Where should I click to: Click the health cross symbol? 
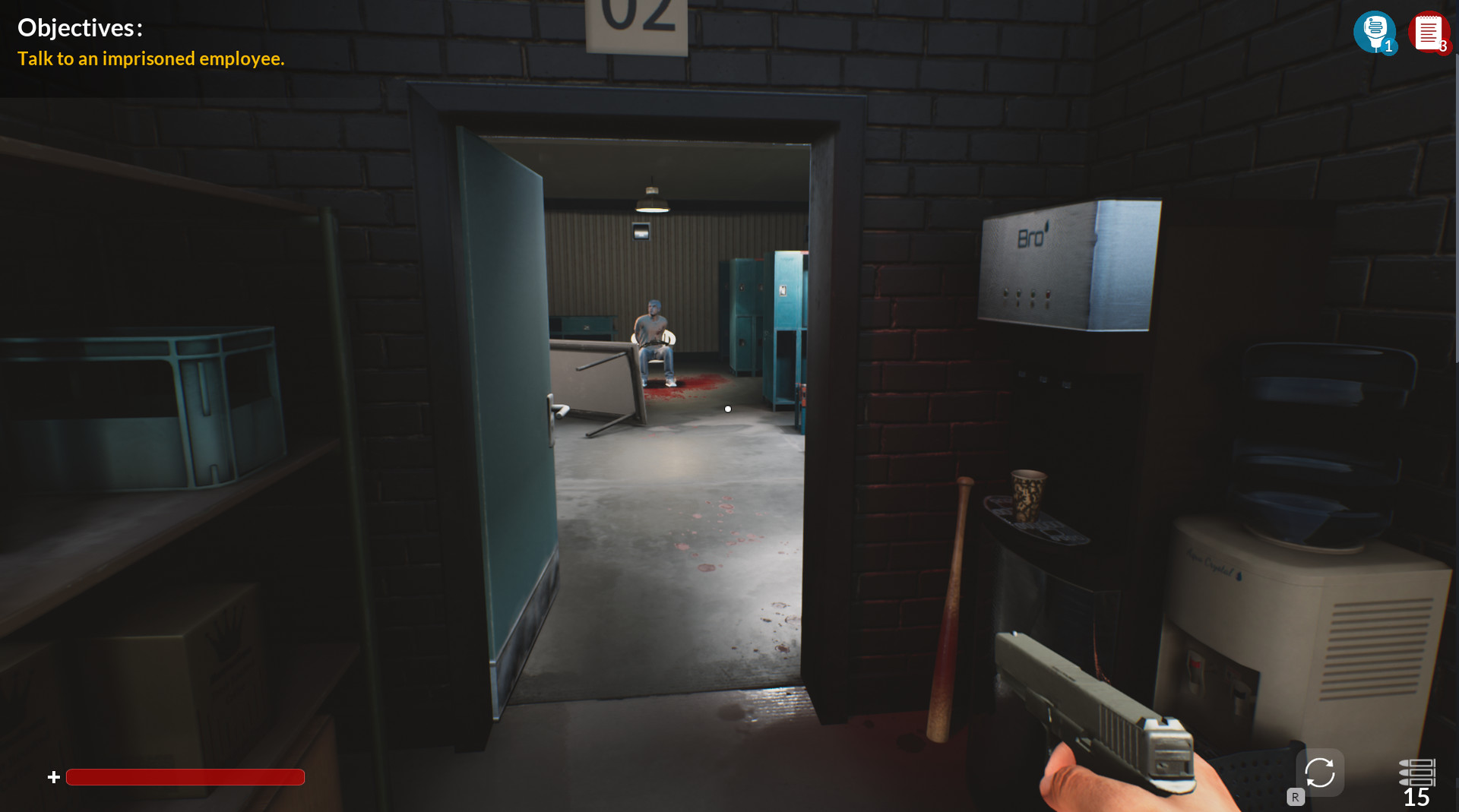pyautogui.click(x=53, y=777)
